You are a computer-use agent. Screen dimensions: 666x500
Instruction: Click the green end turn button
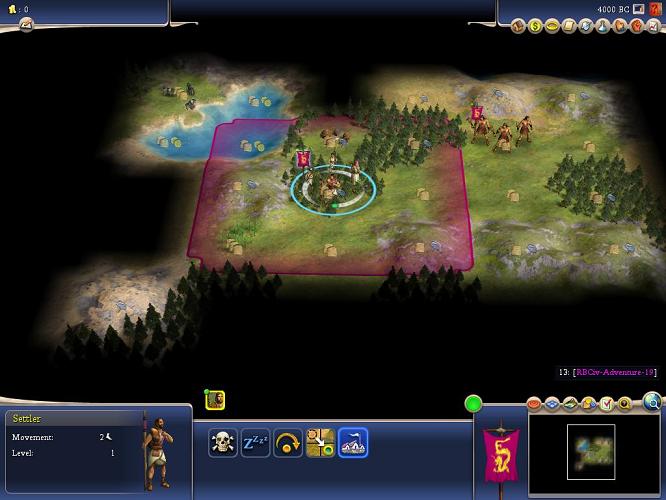(473, 404)
